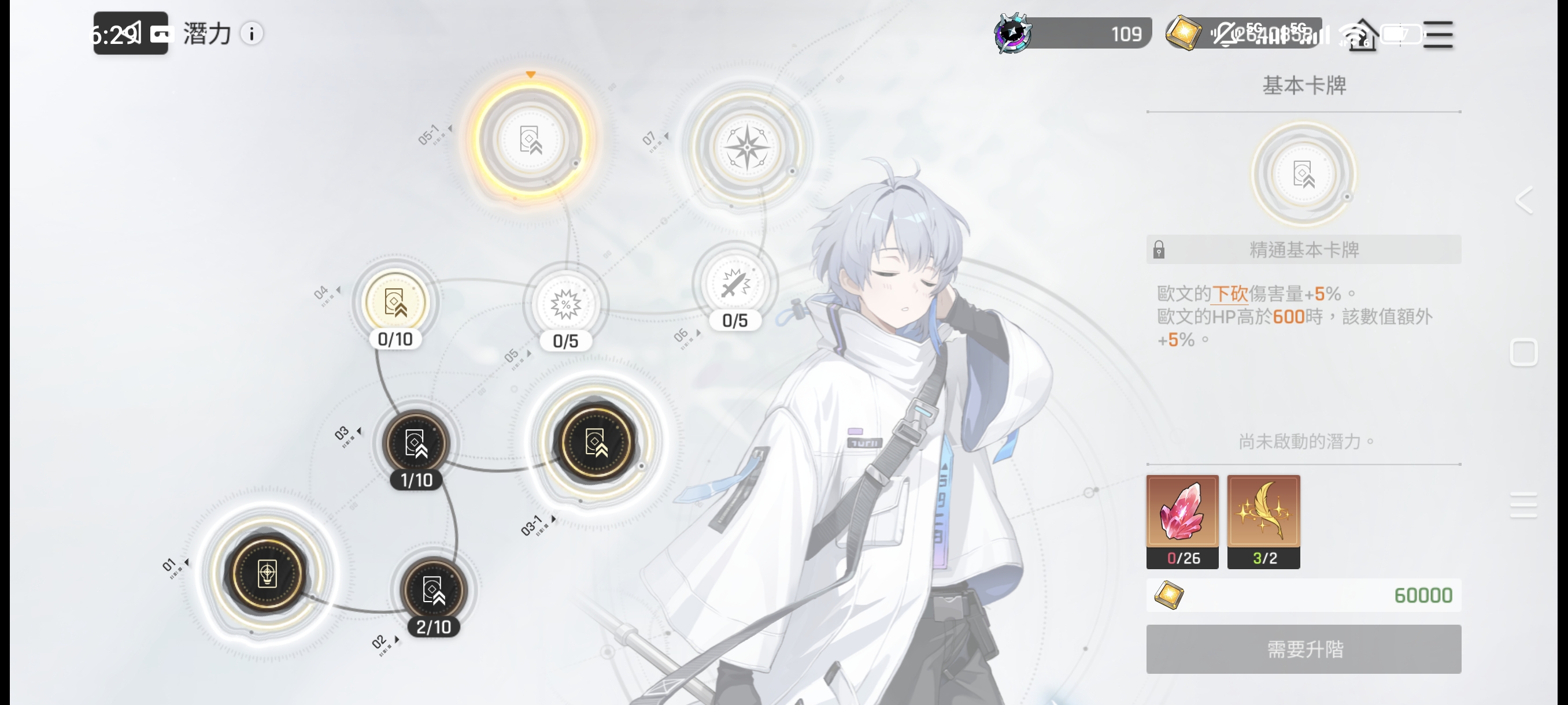Click the 需要升階 upgrade button
This screenshot has width=1568, height=705.
click(1303, 649)
